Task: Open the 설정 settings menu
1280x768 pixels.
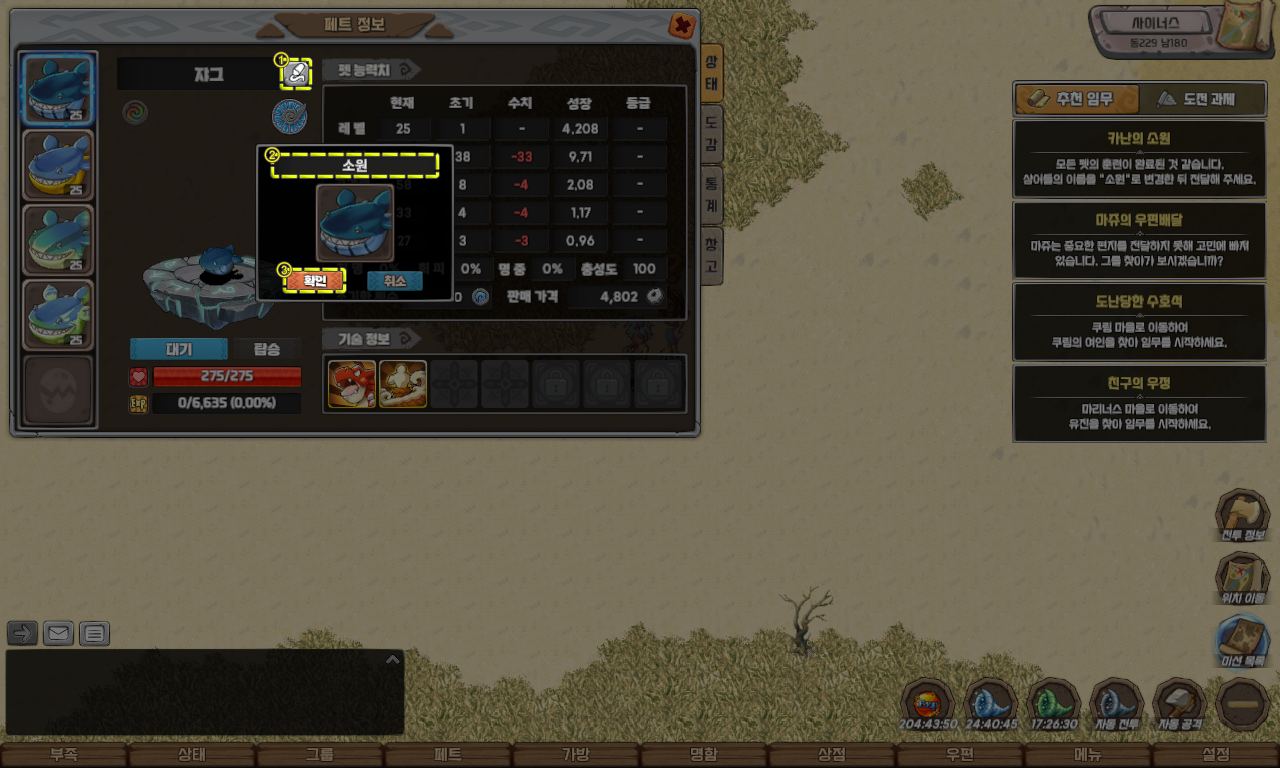Action: click(x=1215, y=755)
